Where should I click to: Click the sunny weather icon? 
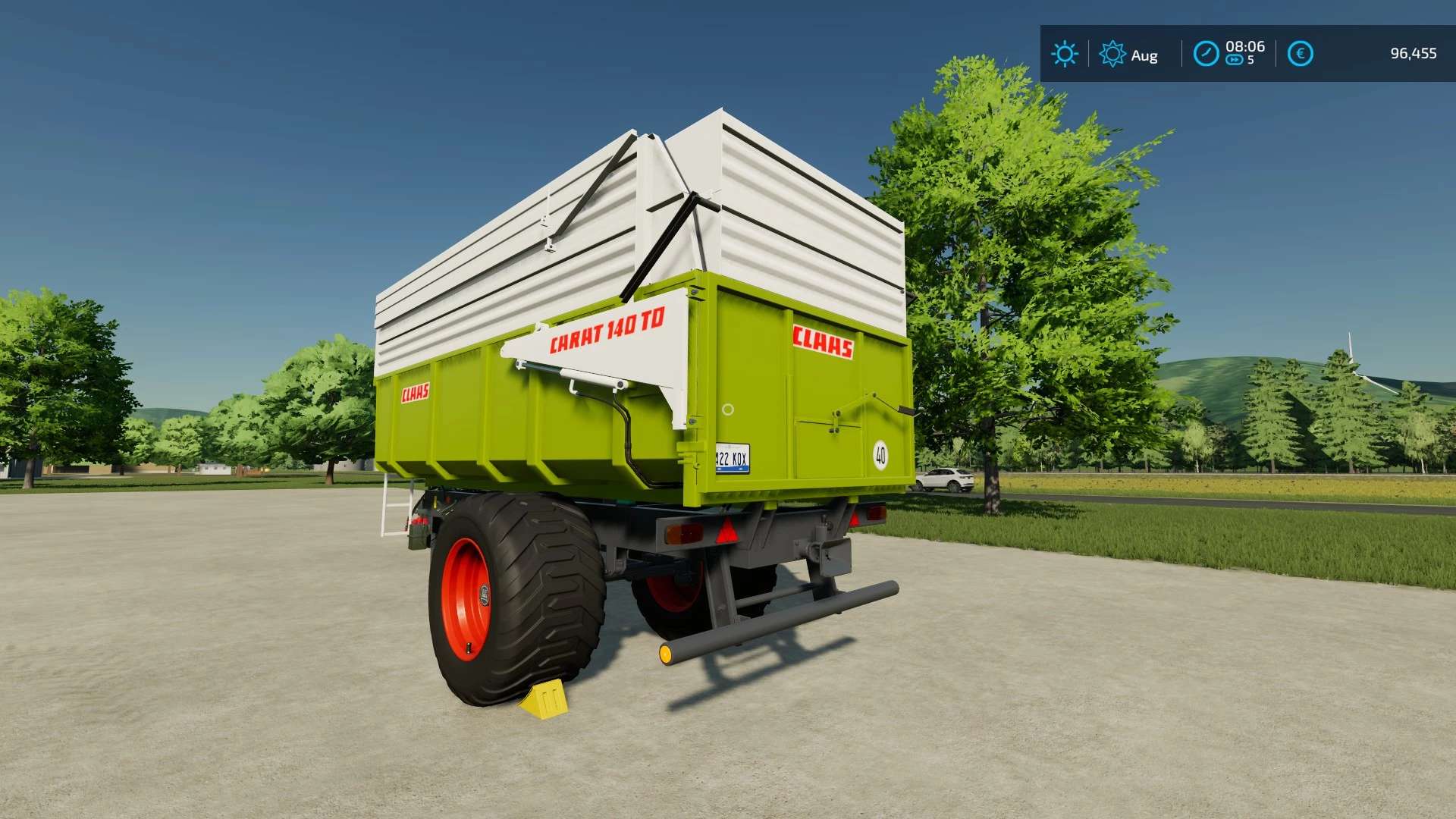click(1064, 54)
